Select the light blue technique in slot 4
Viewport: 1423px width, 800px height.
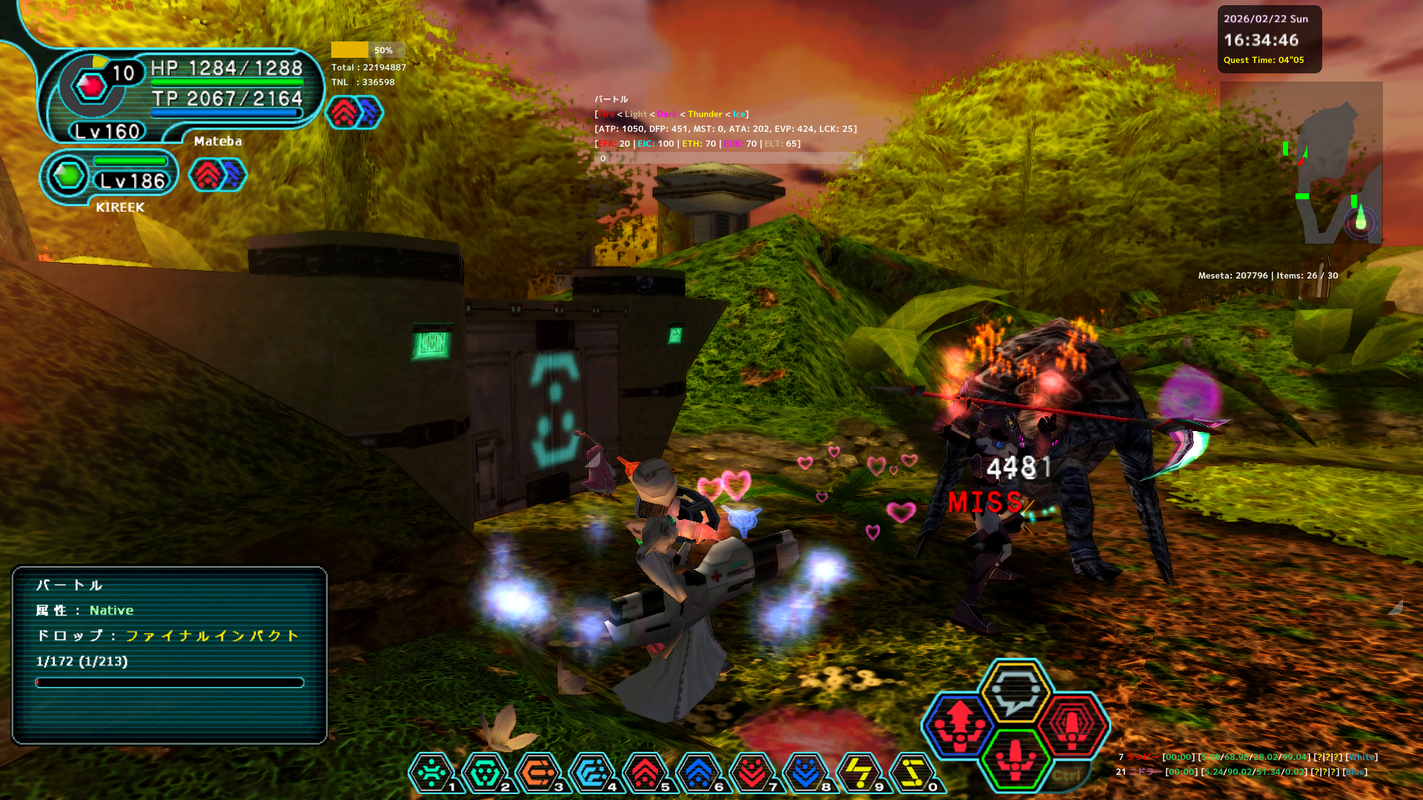pos(591,772)
